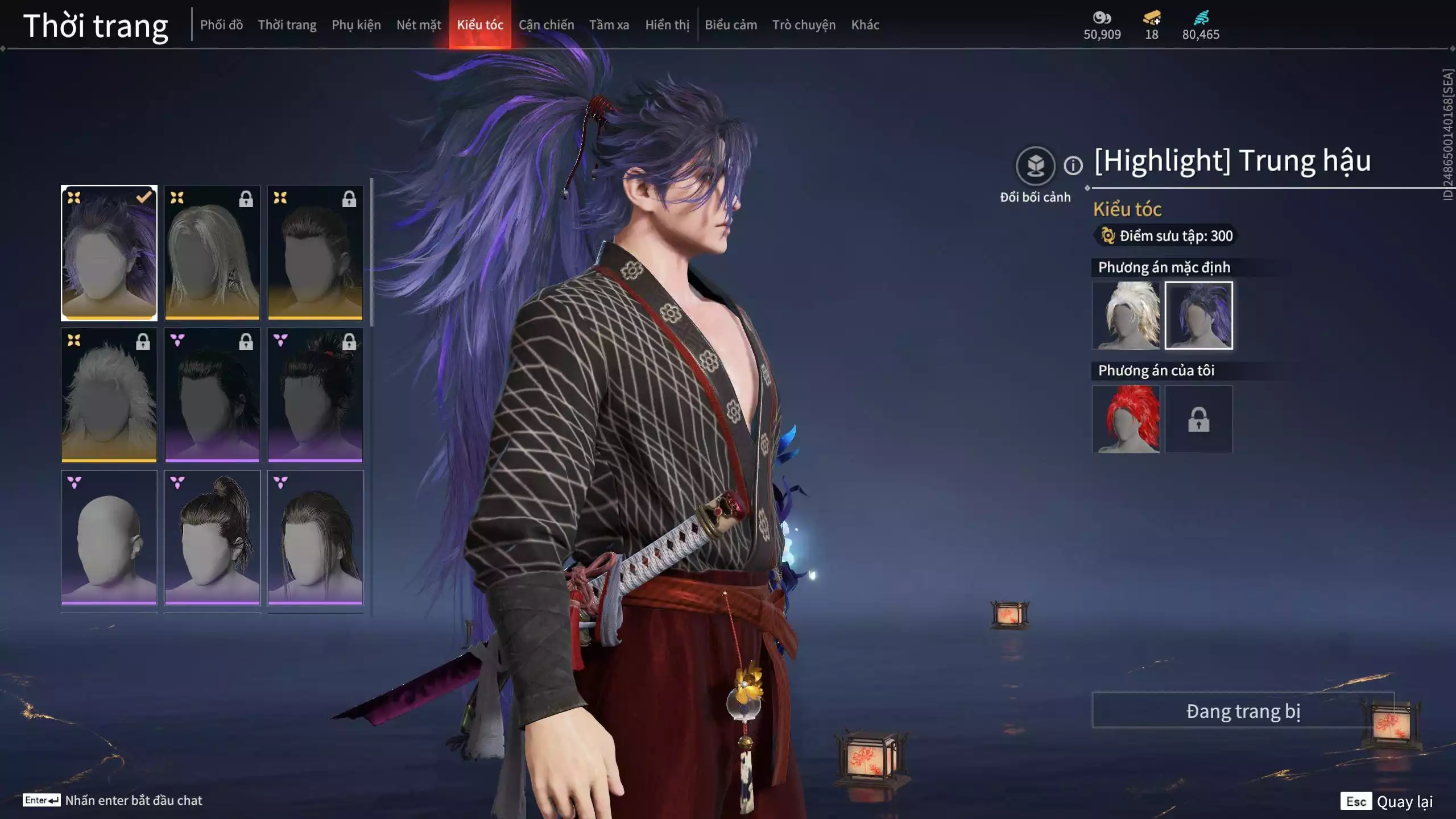Open the Thời trang tab
This screenshot has width=1456, height=819.
(287, 24)
